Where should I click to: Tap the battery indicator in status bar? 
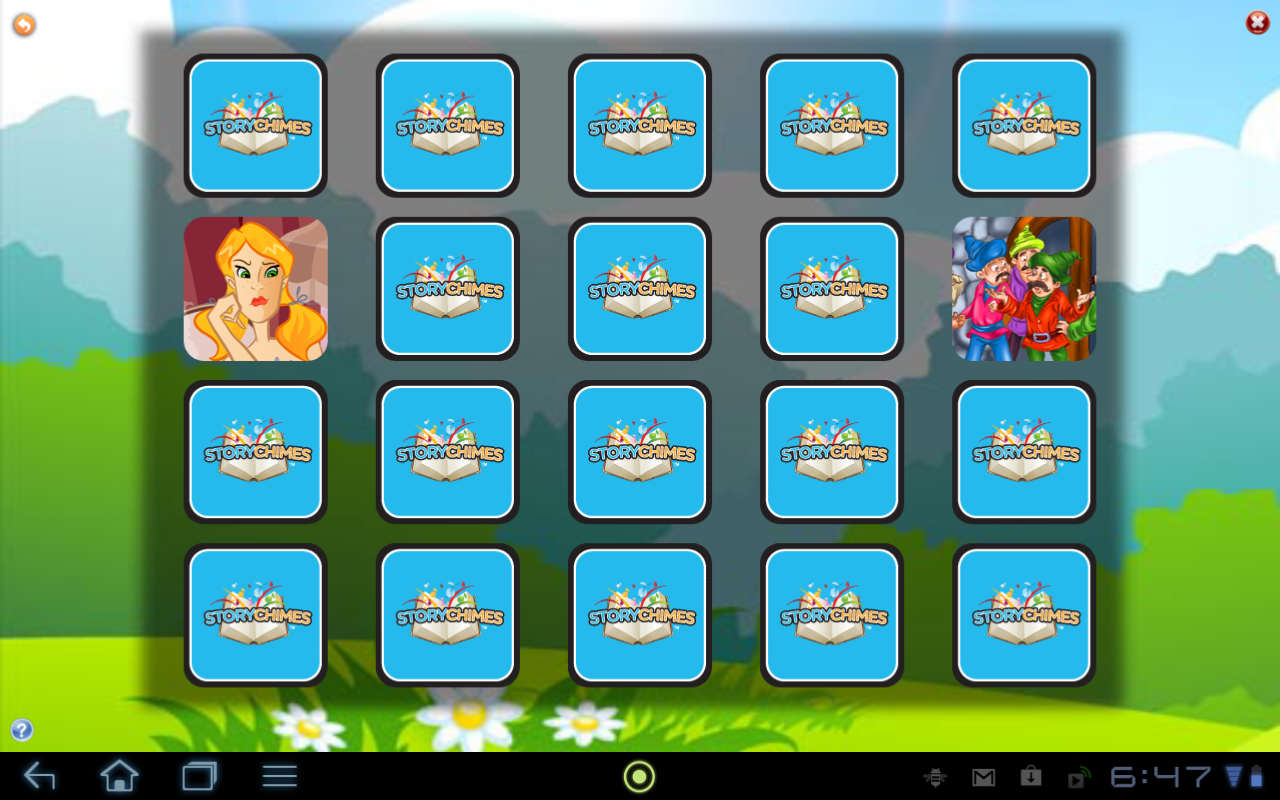point(1258,776)
